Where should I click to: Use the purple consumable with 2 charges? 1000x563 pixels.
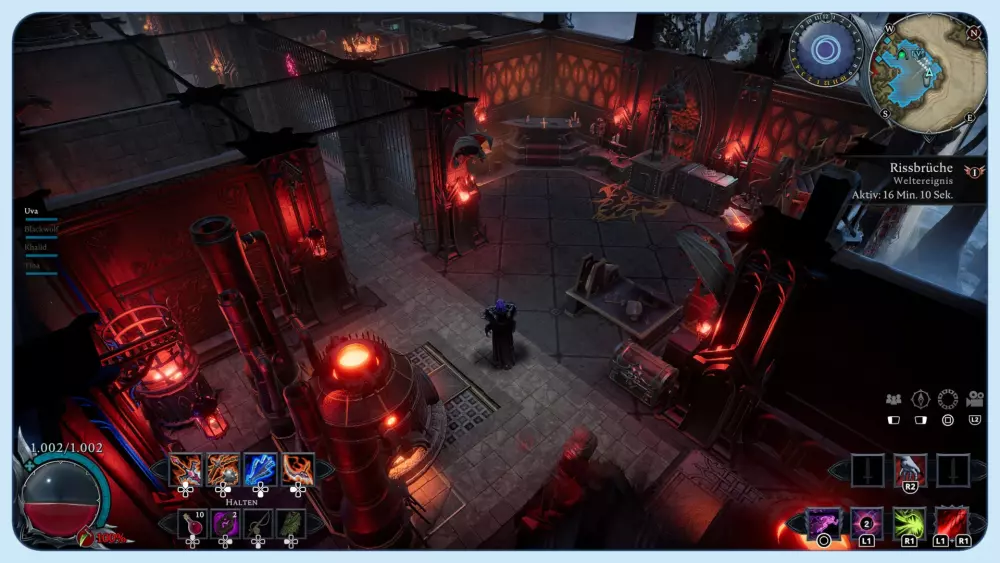[x=225, y=523]
